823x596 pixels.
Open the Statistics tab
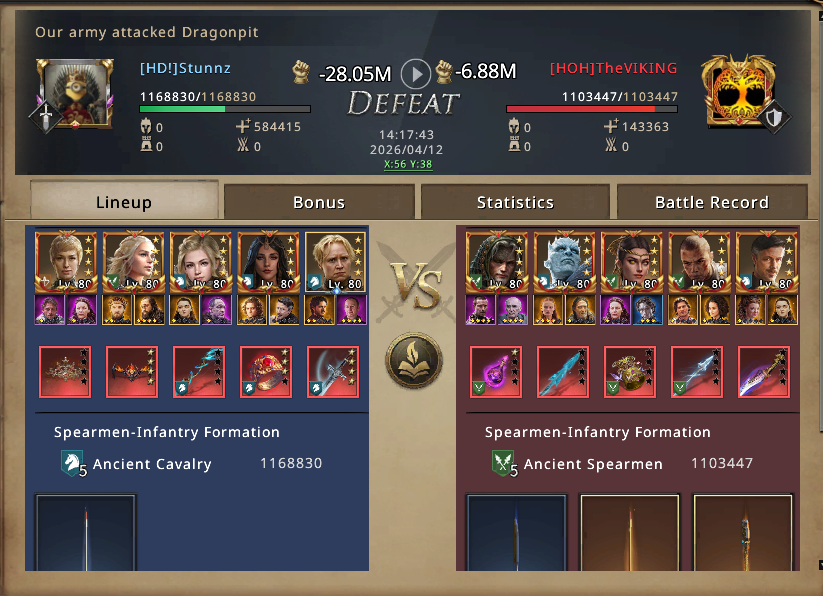515,201
